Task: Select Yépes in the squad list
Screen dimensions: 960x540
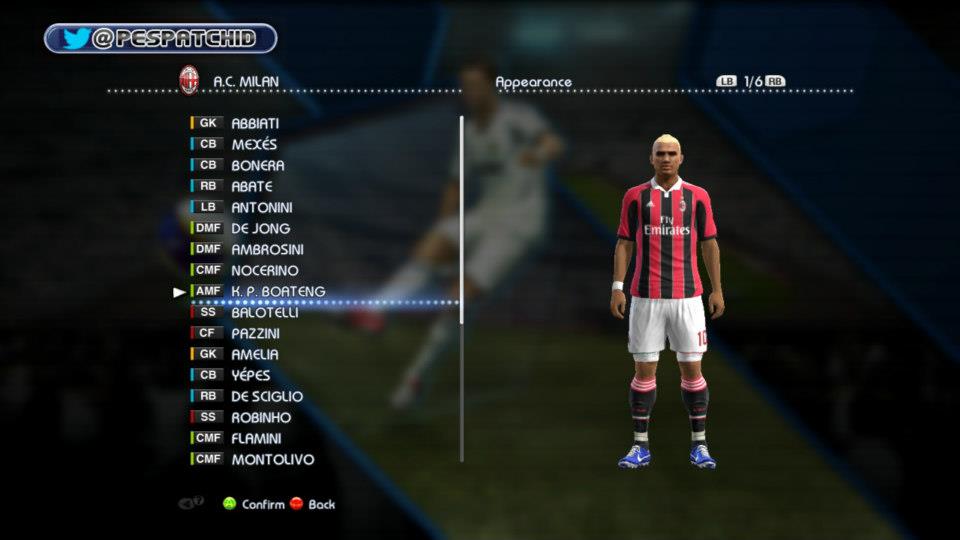Action: tap(251, 375)
